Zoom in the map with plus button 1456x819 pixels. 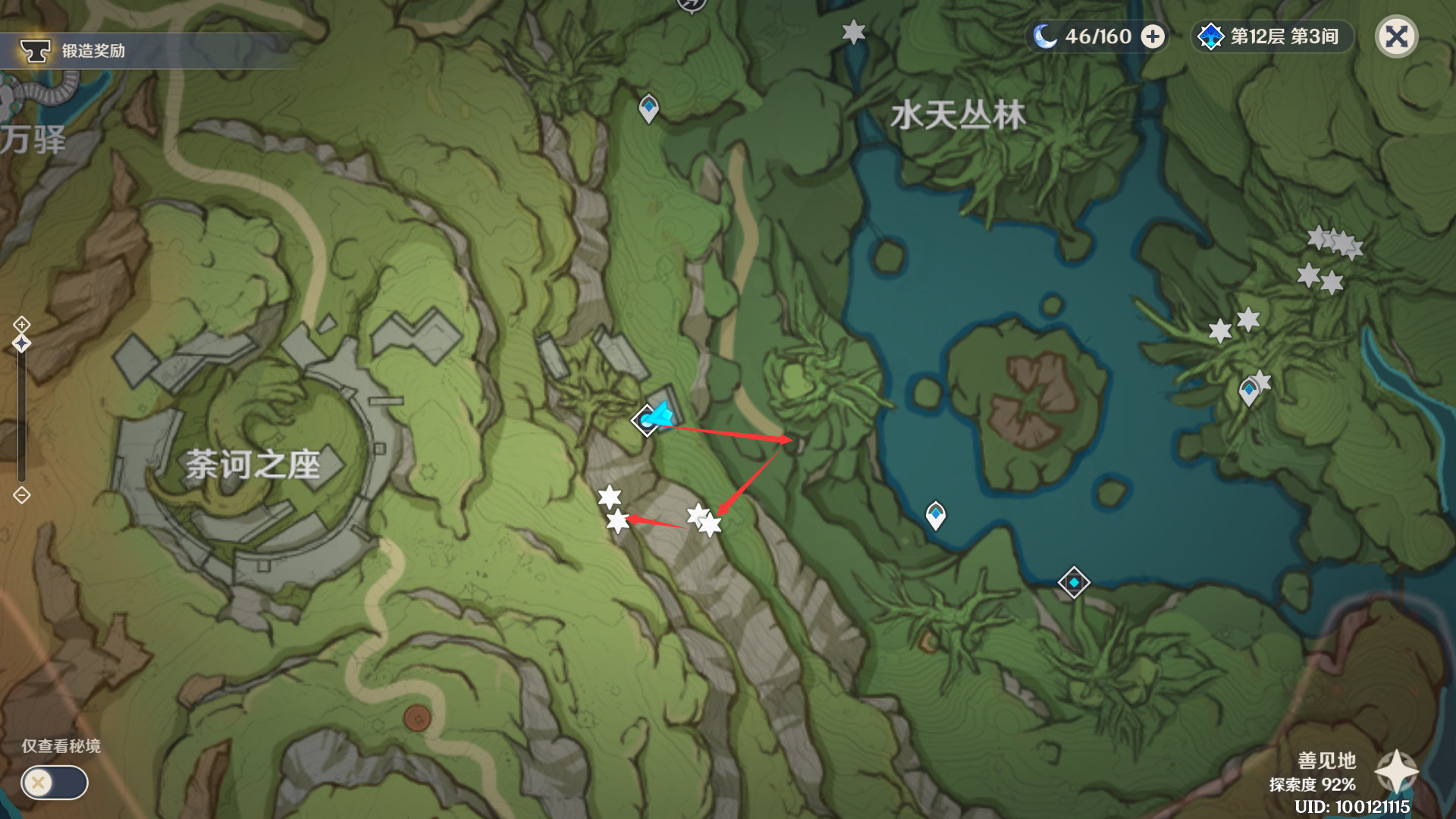coord(21,325)
